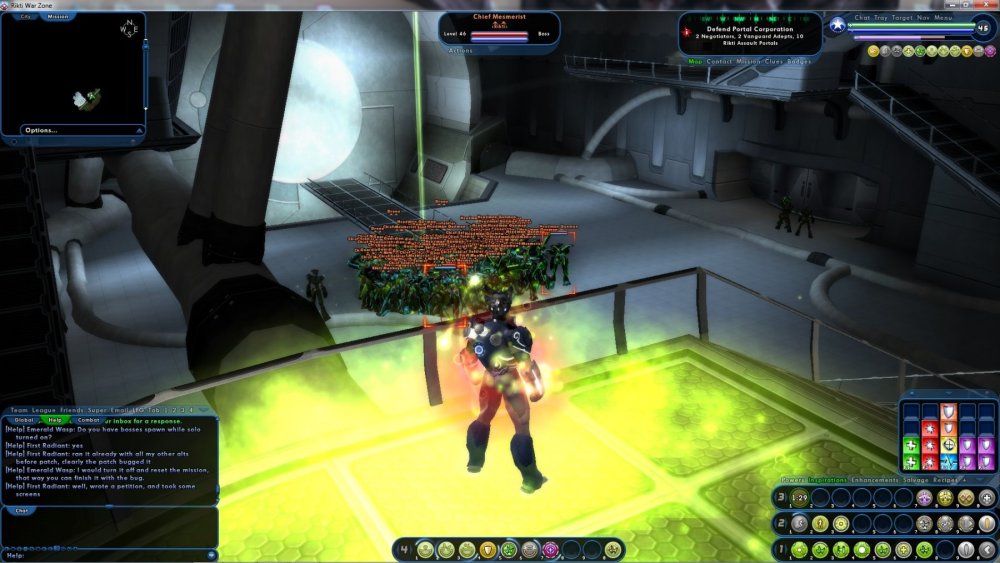
Task: Select the Help chat channel tab
Action: coord(56,420)
